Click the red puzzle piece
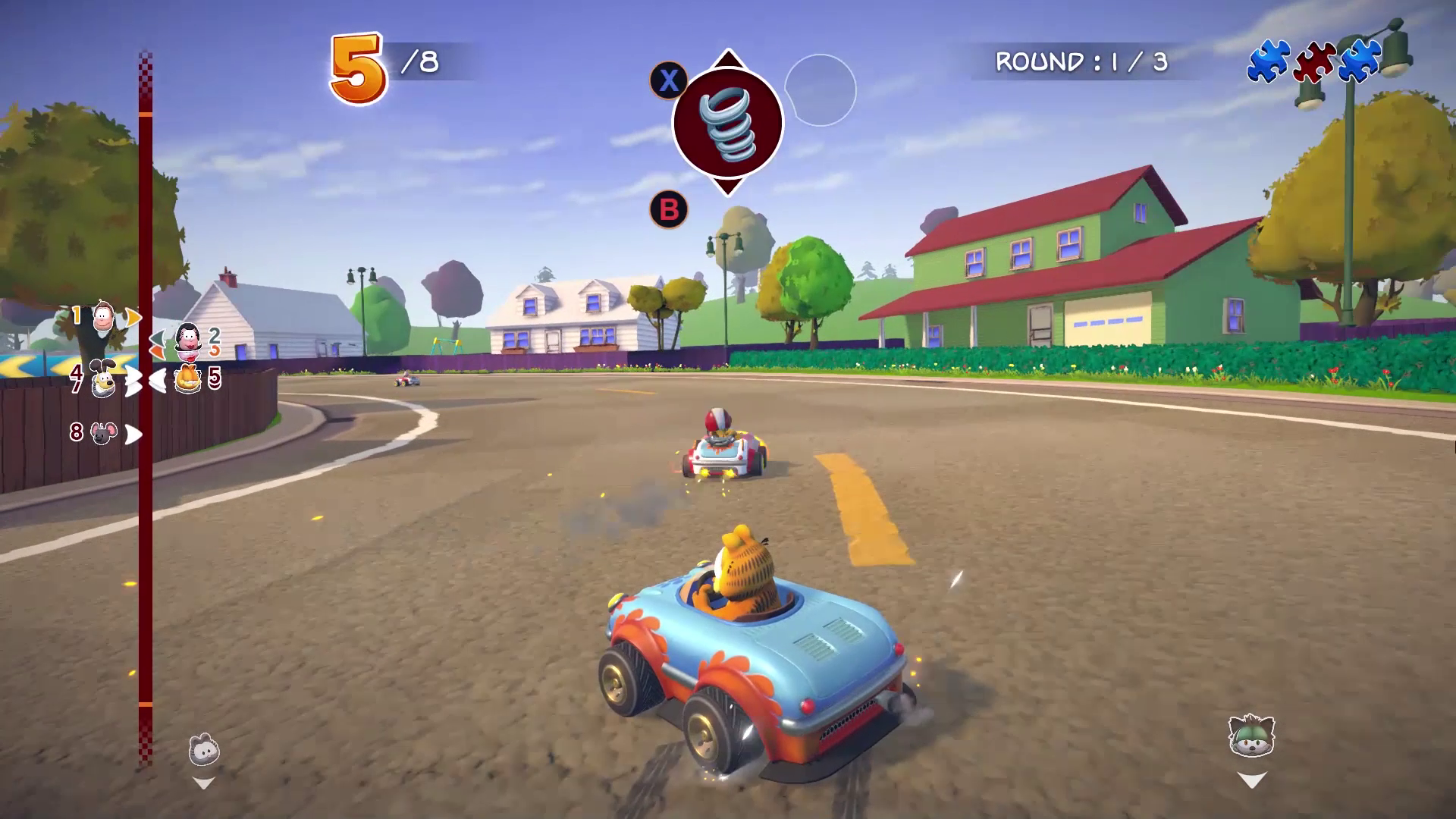The width and height of the screenshot is (1456, 819). 1314,62
